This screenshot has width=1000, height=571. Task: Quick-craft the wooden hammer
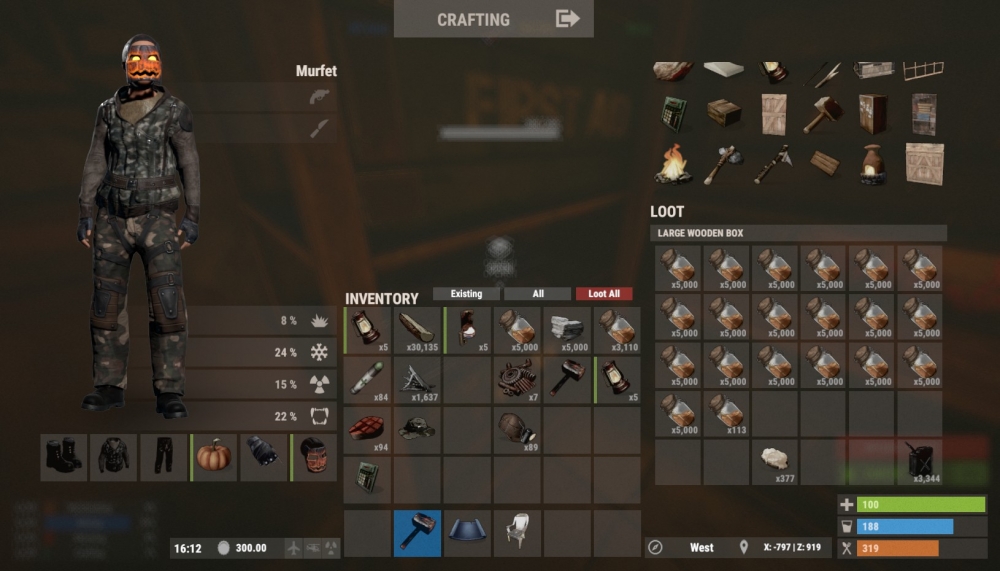coord(822,113)
